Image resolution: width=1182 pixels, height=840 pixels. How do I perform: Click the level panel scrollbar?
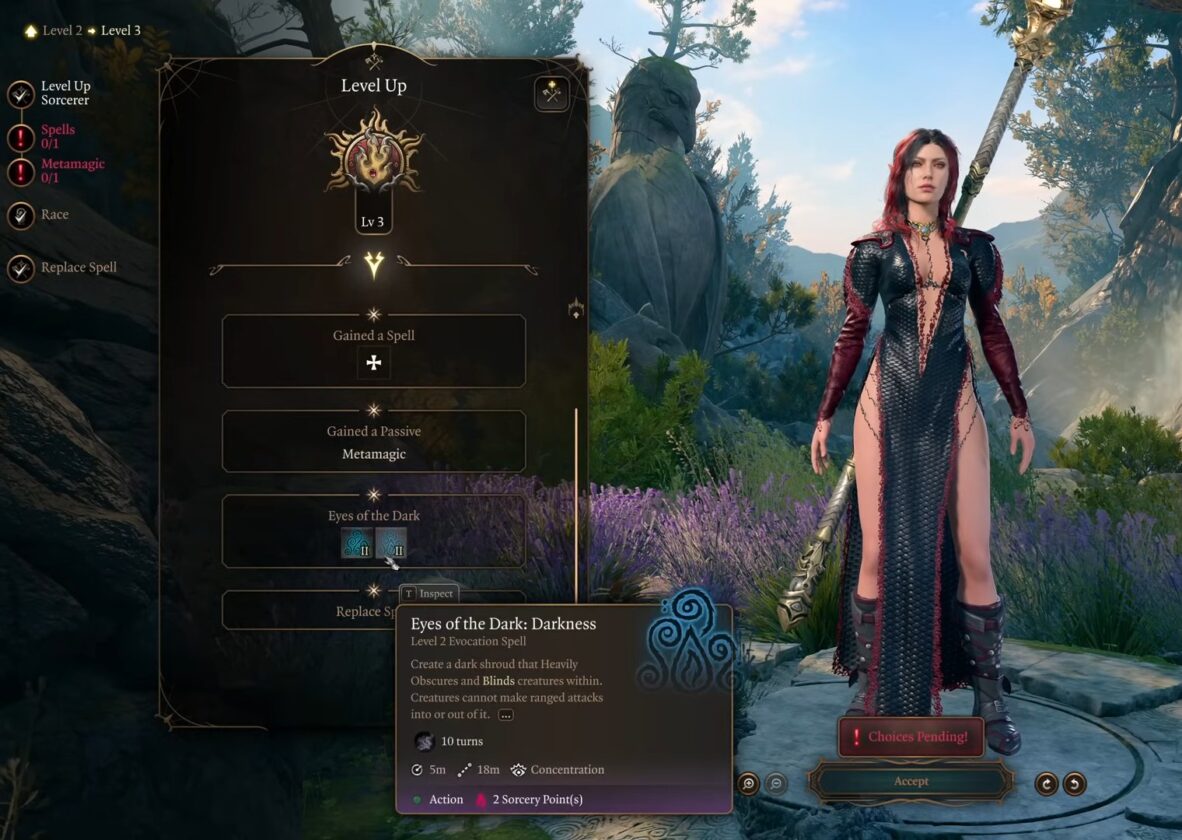point(576,500)
